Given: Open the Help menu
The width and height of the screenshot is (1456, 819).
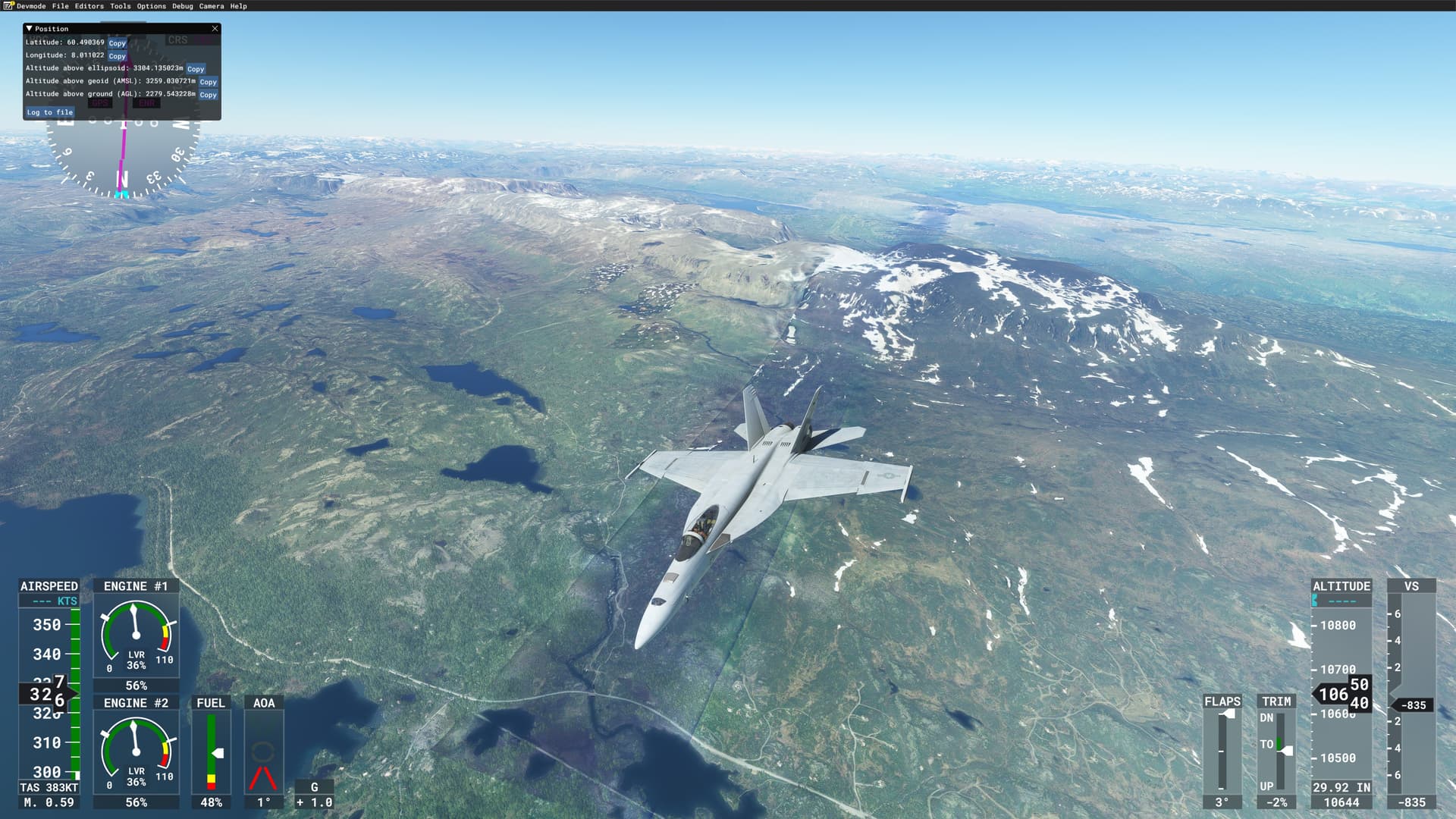Looking at the screenshot, I should pyautogui.click(x=238, y=6).
